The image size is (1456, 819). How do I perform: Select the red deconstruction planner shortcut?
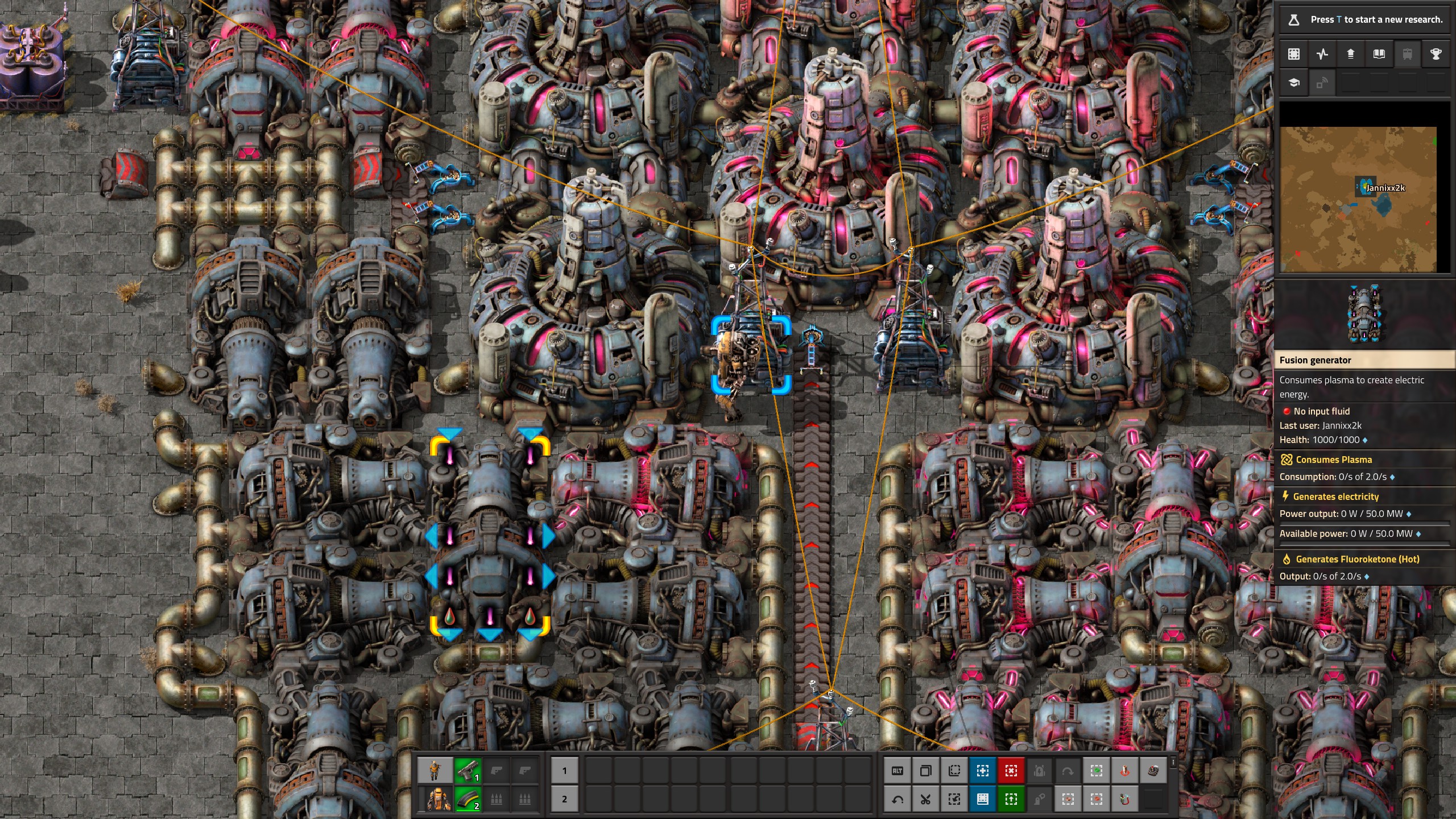[1011, 771]
